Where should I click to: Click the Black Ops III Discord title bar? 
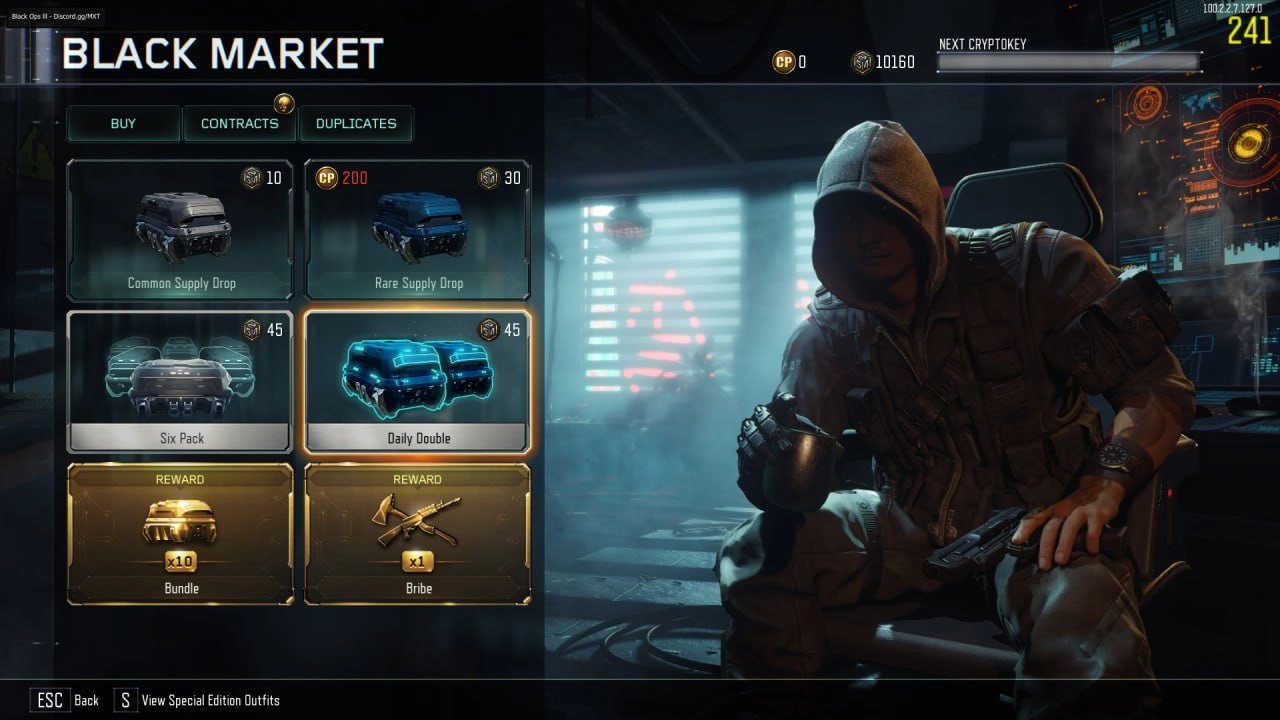pos(55,16)
